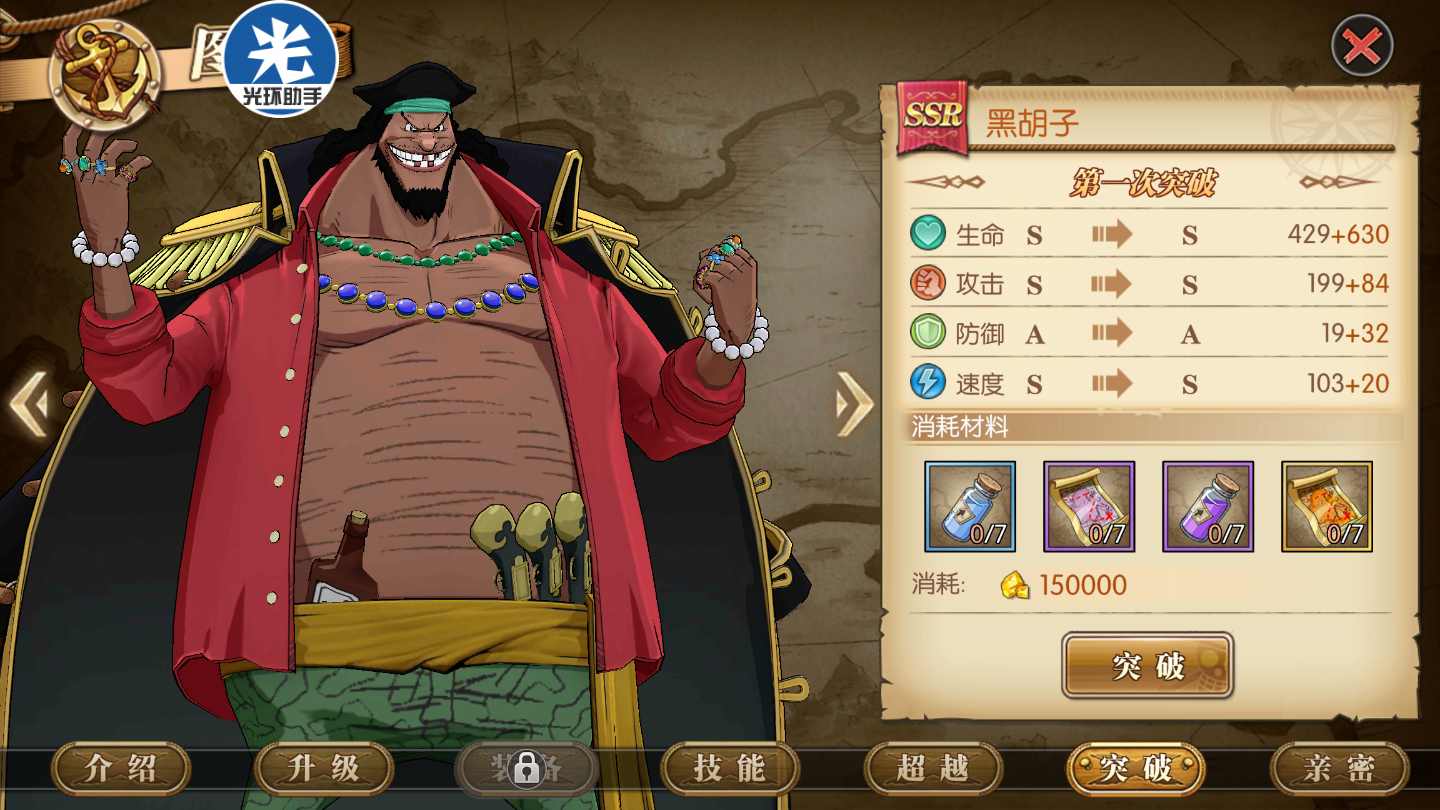Select the 突破 breakthrough tab at bottom

tap(1136, 768)
